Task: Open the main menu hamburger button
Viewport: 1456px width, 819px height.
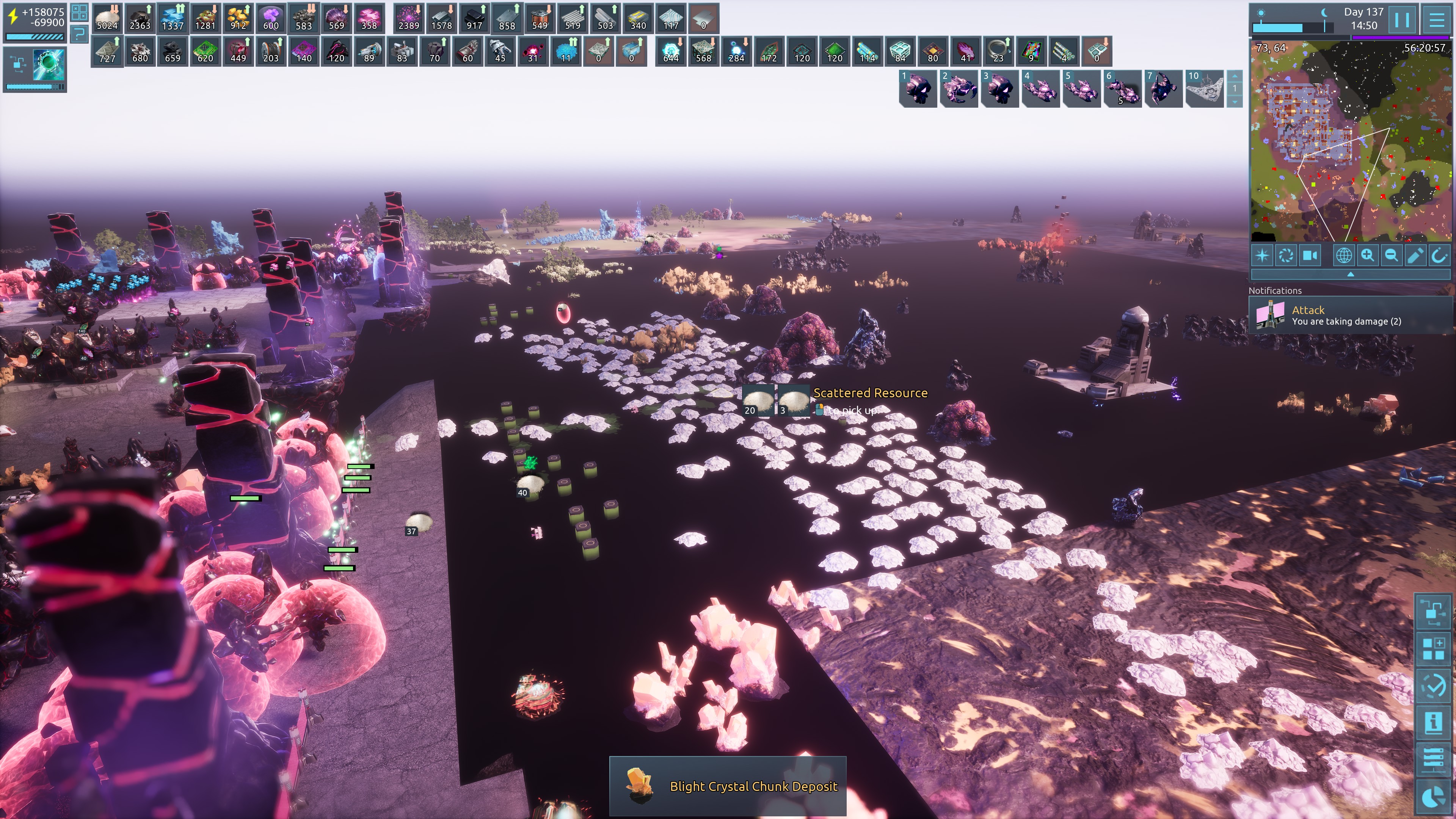Action: [x=1436, y=20]
